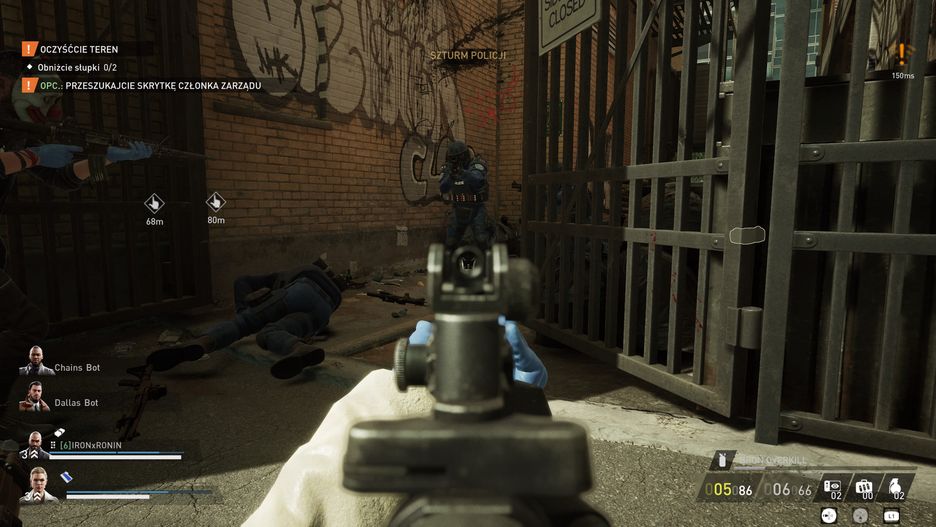Click the 80m interaction waypoint marker
Screen dimensions: 936x527
(x=215, y=202)
